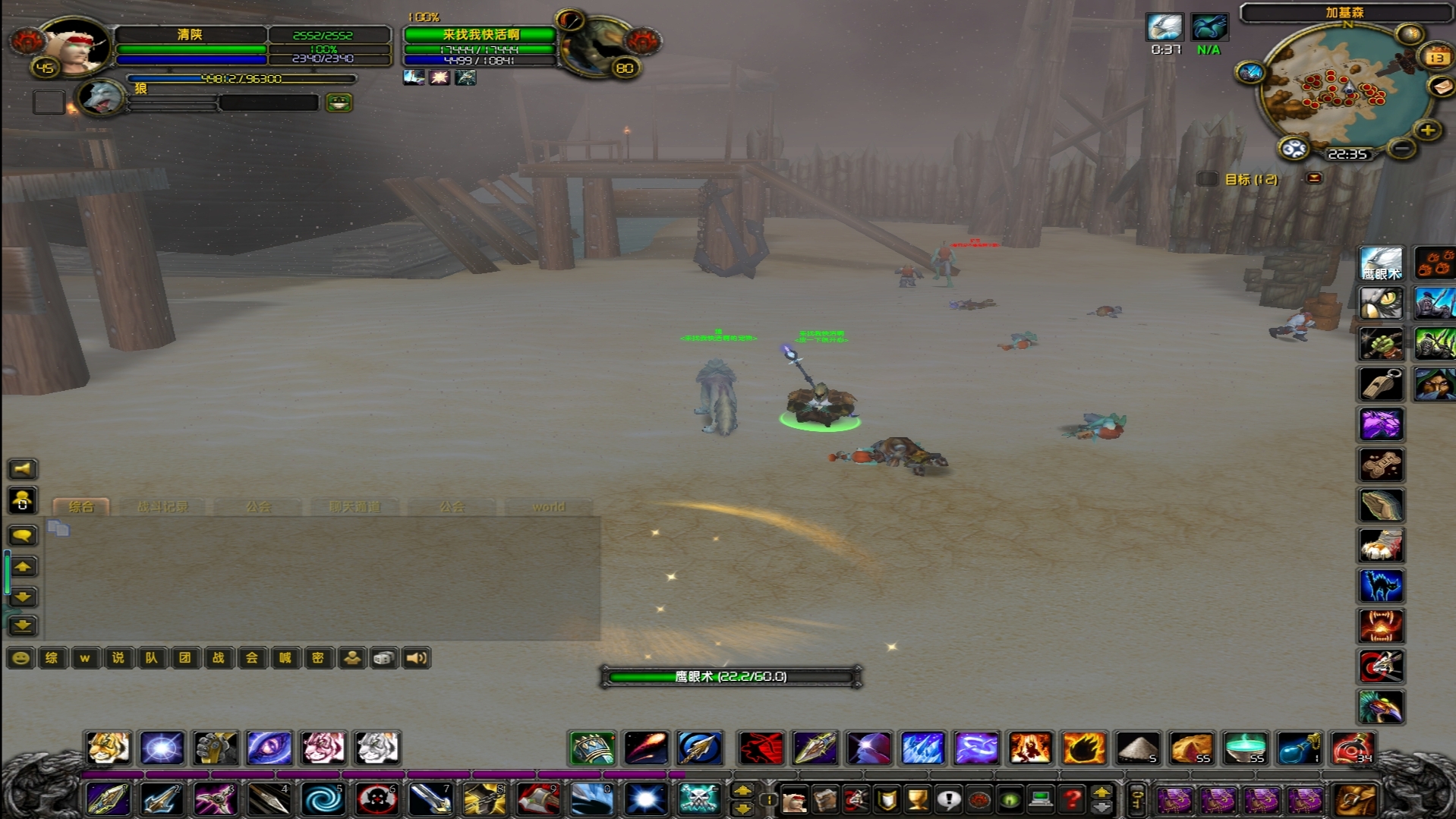Select the 聊天通道 chat tab
Viewport: 1456px width, 819px height.
(x=355, y=506)
